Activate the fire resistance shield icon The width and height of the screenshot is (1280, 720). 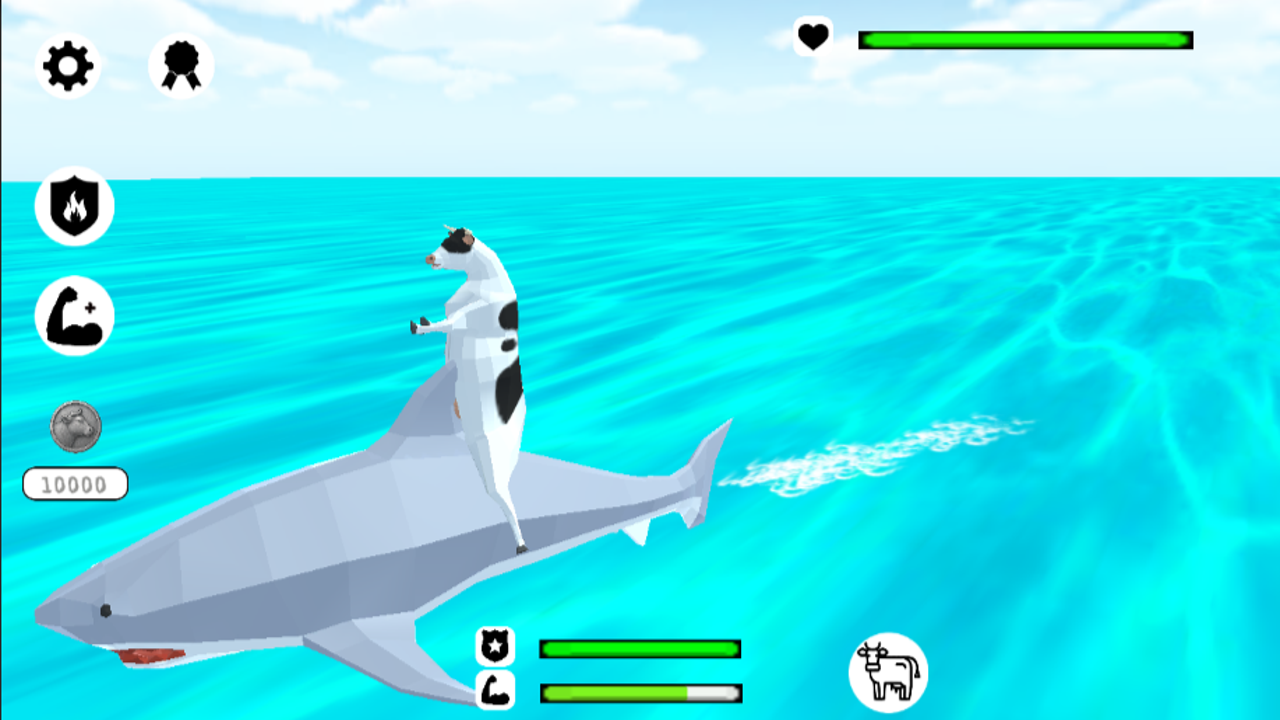pos(75,206)
